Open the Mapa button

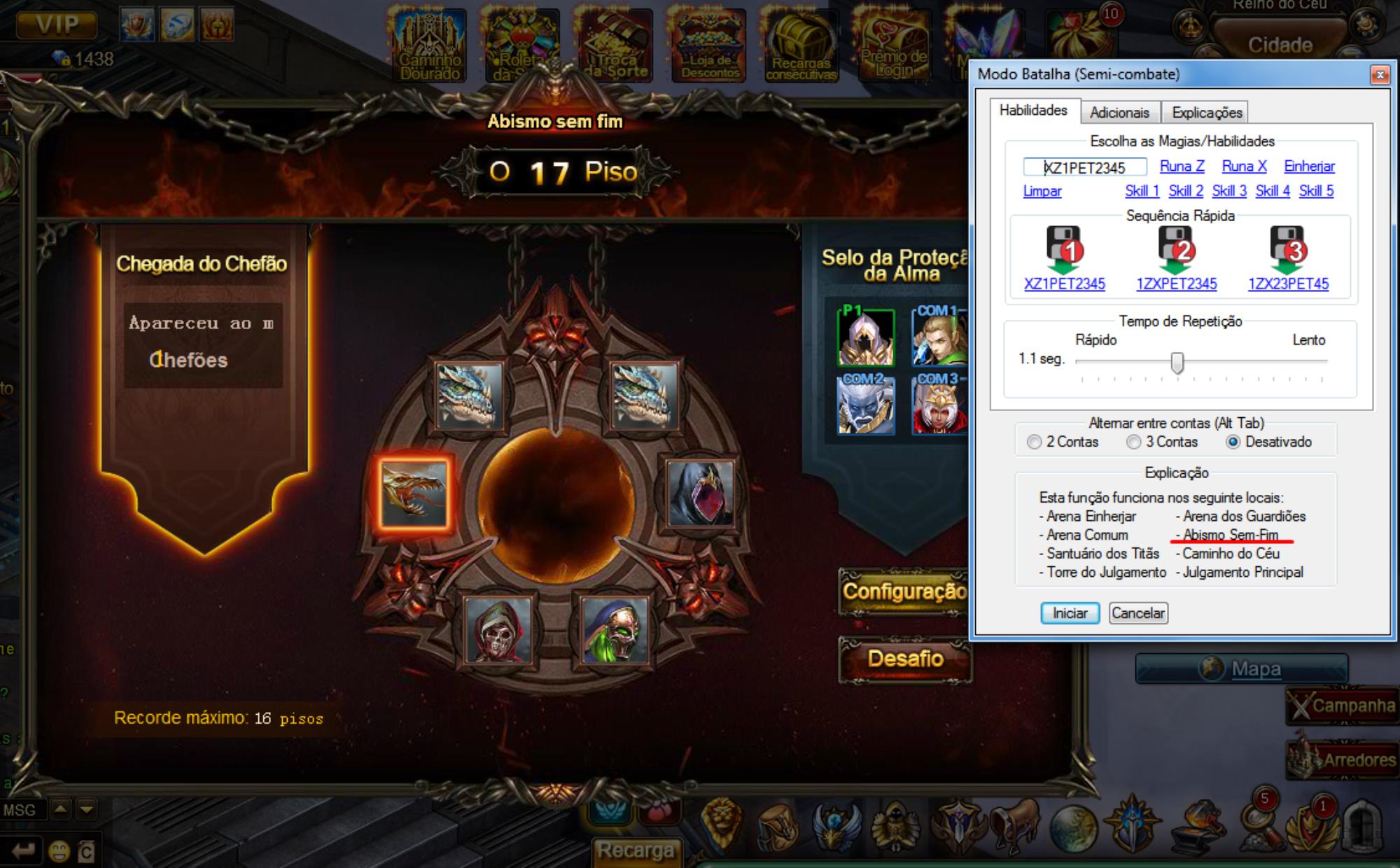[1241, 668]
